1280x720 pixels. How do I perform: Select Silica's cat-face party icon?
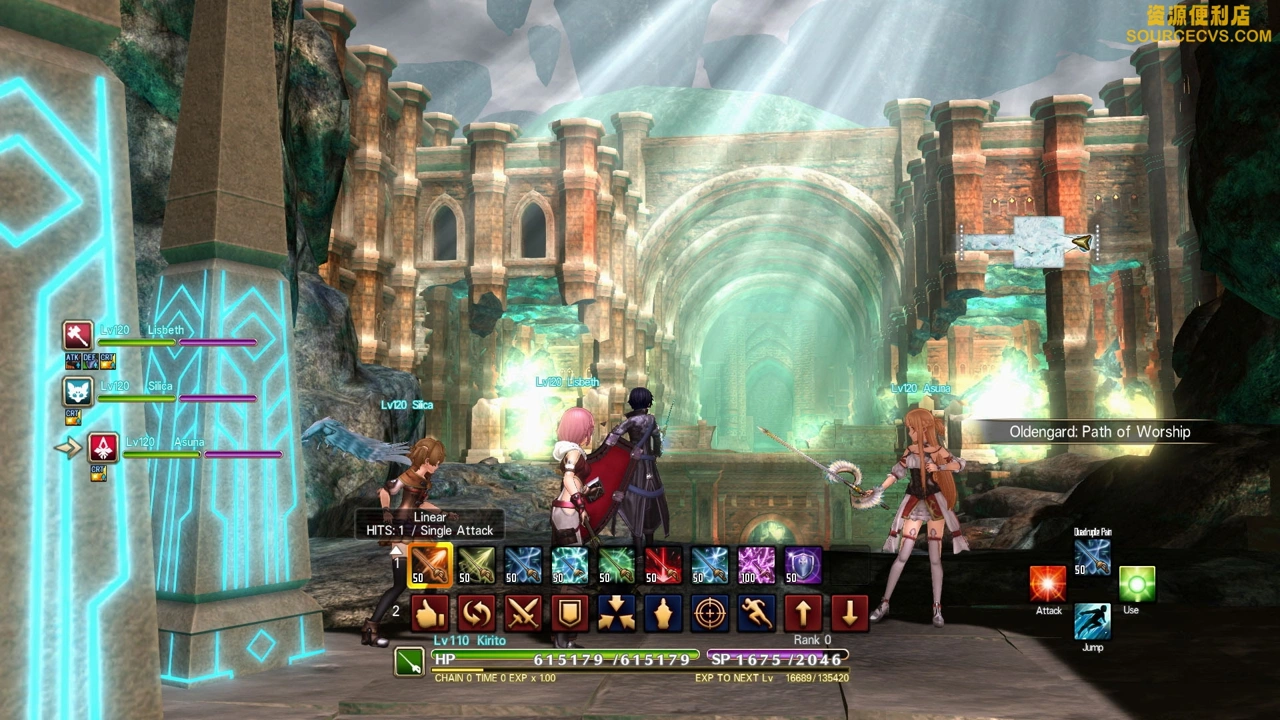pyautogui.click(x=78, y=391)
